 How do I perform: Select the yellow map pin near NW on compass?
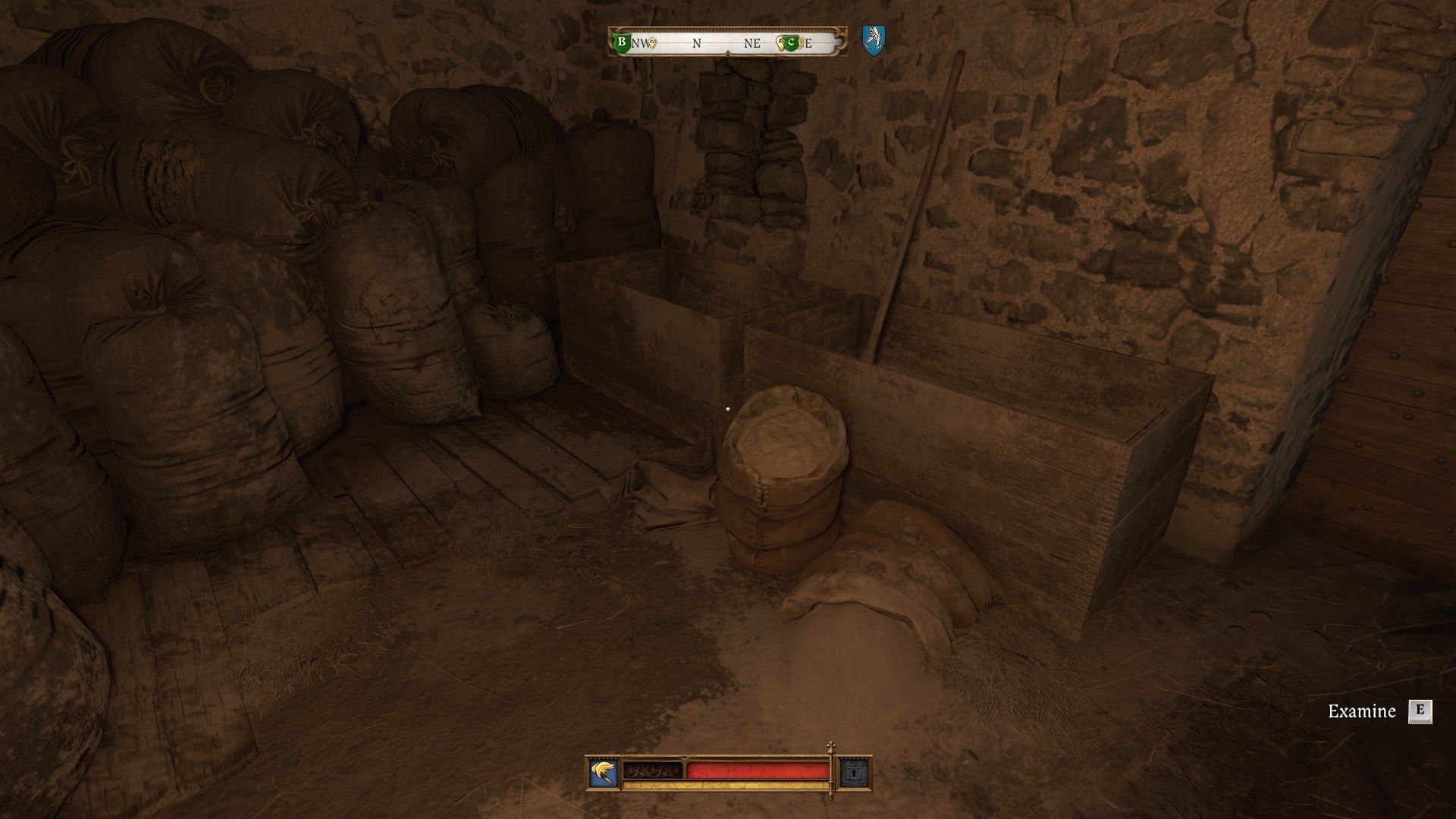[x=652, y=44]
